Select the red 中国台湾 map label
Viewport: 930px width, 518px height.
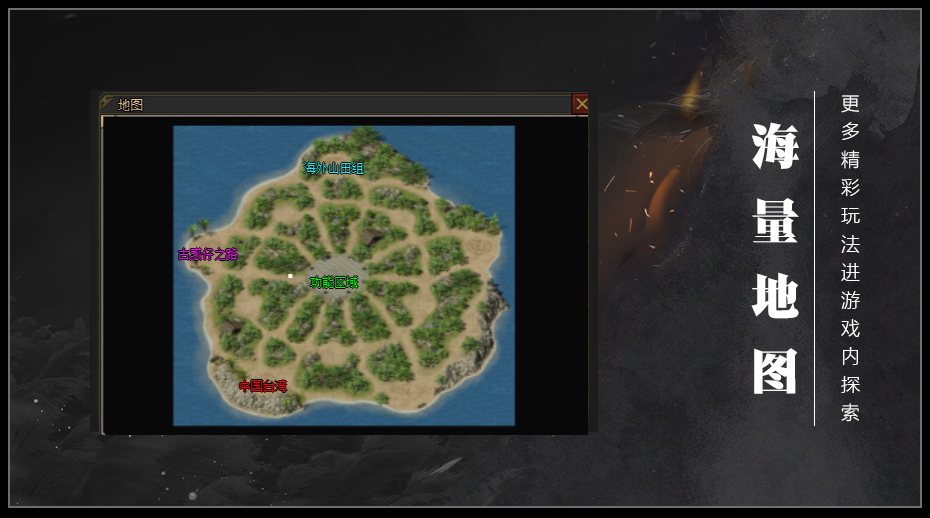click(263, 385)
